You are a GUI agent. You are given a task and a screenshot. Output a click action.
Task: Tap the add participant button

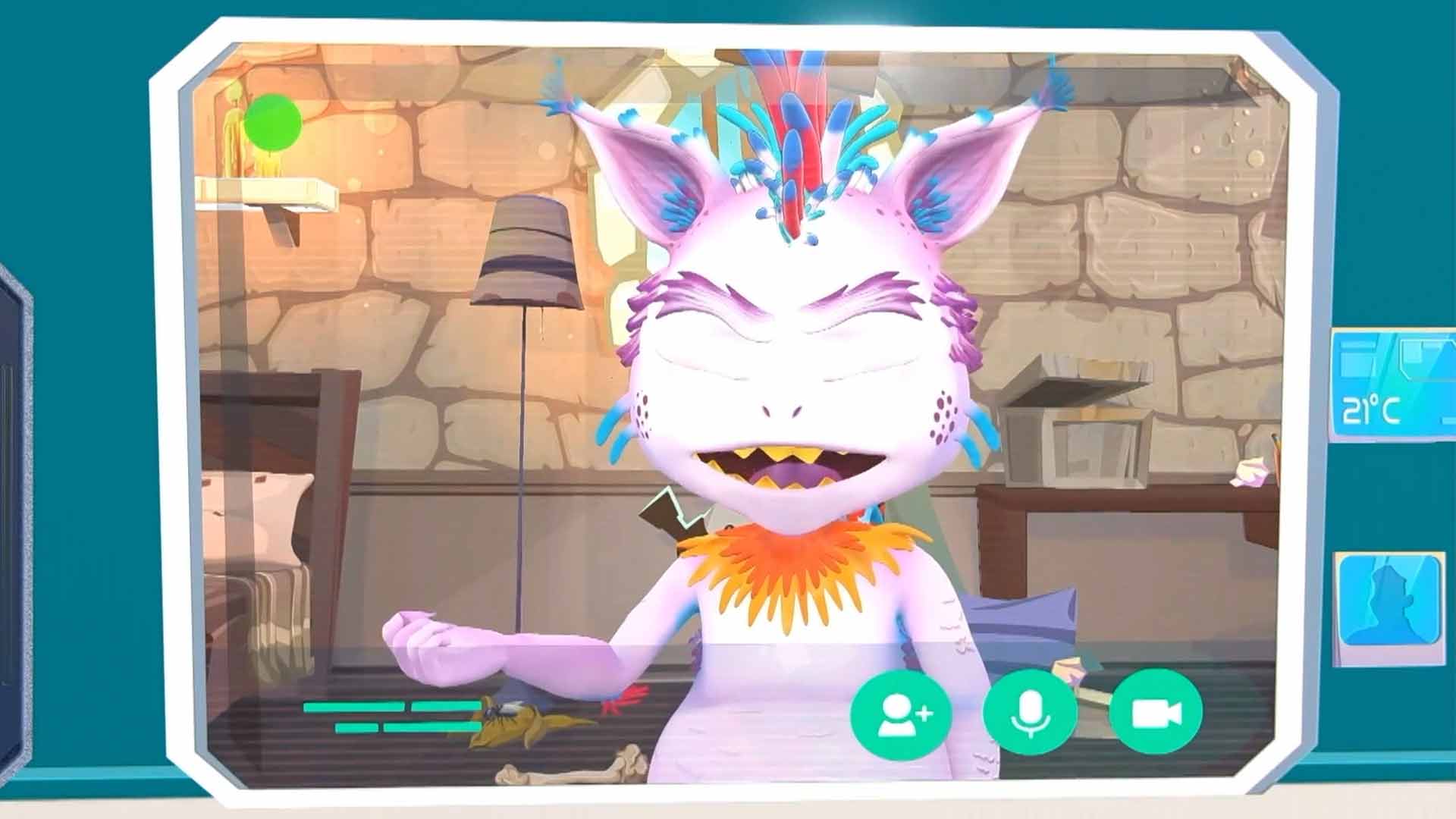[x=901, y=714]
